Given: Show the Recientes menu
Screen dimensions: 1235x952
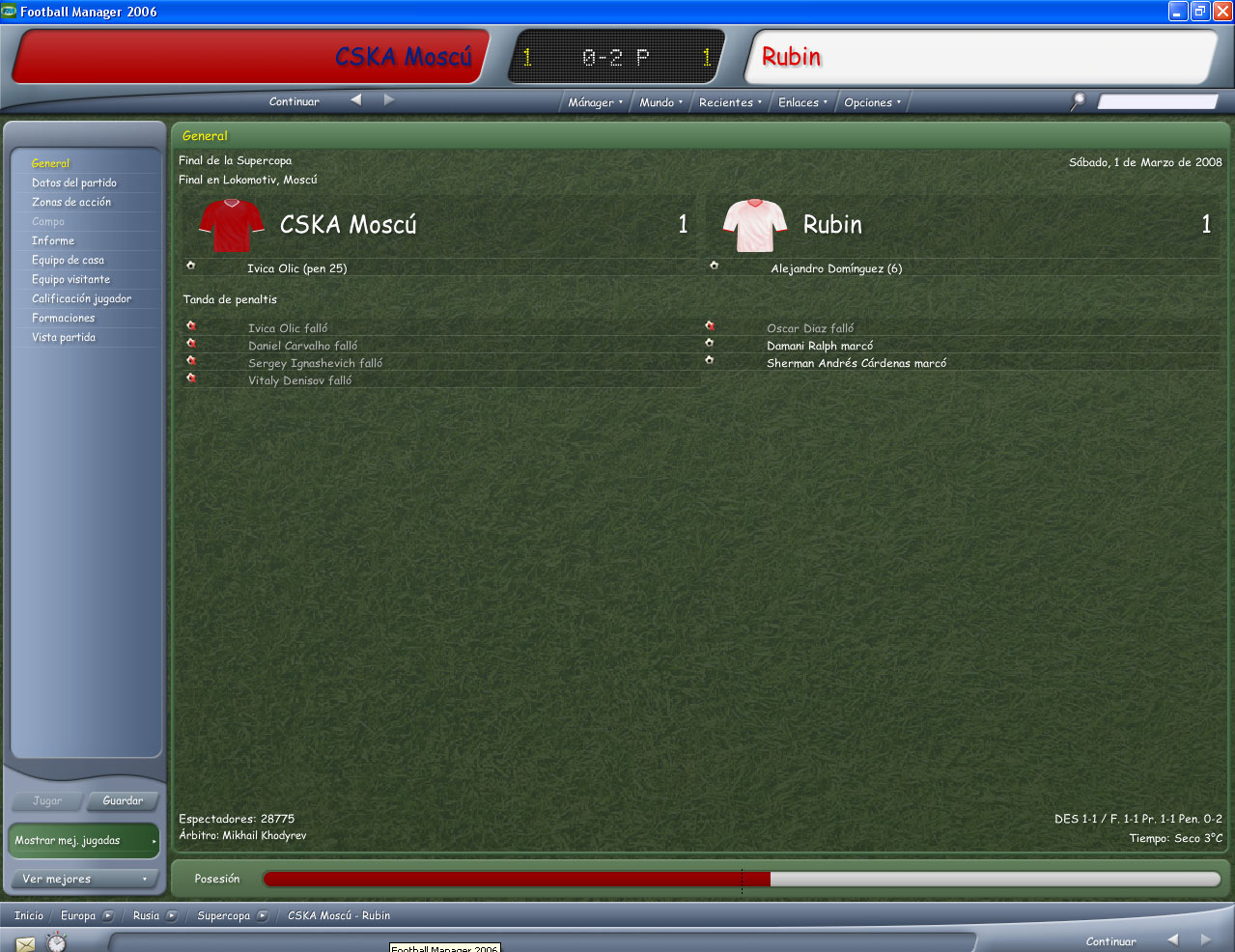Looking at the screenshot, I should pos(730,102).
